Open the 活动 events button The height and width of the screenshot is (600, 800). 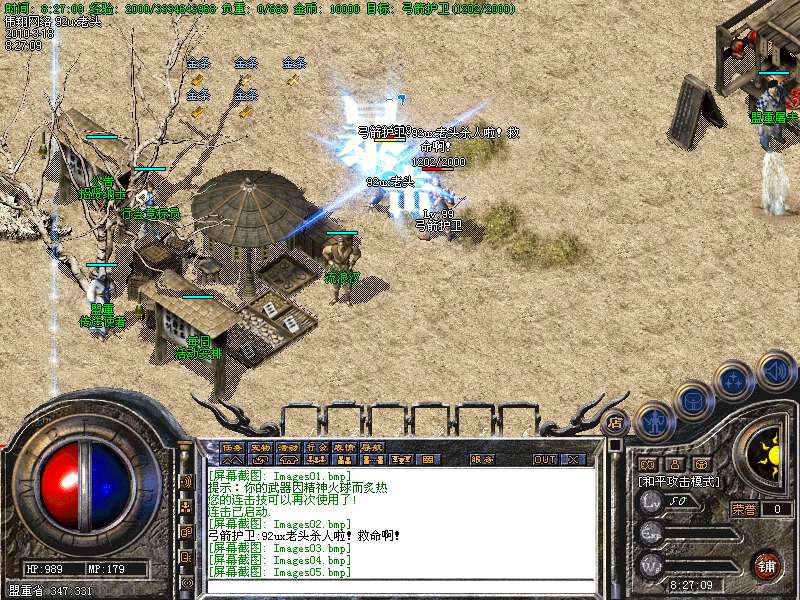[x=289, y=447]
